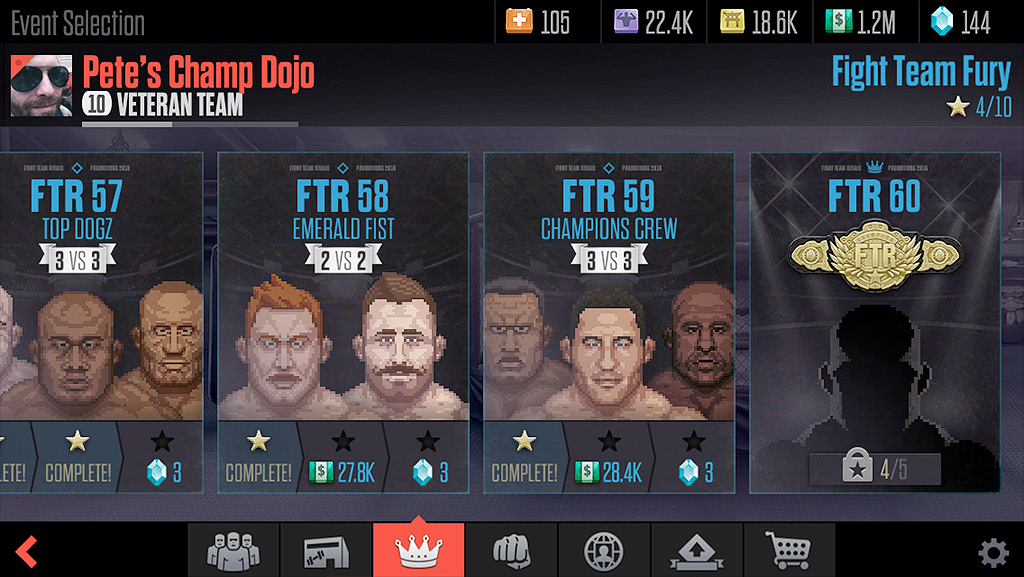Tap the orange medkit resource counter

pos(539,22)
